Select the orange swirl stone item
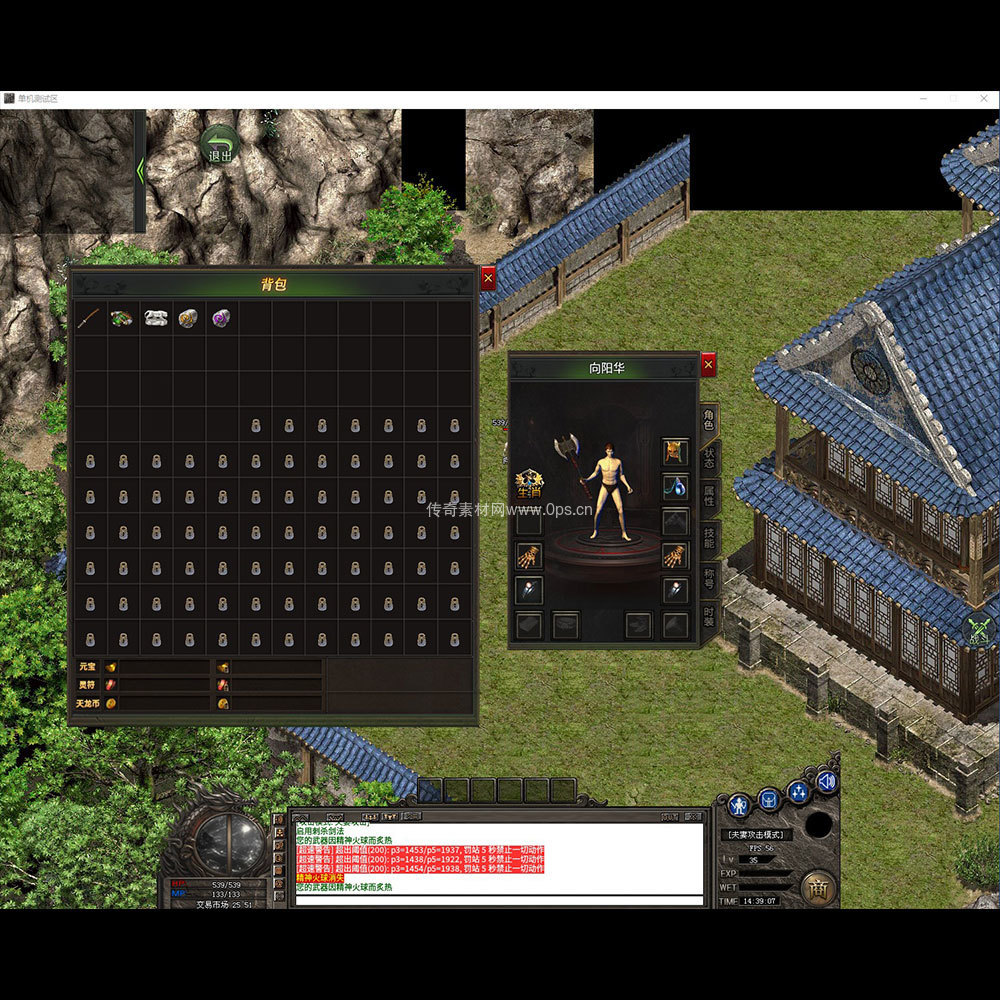Viewport: 1000px width, 1000px height. [x=189, y=318]
